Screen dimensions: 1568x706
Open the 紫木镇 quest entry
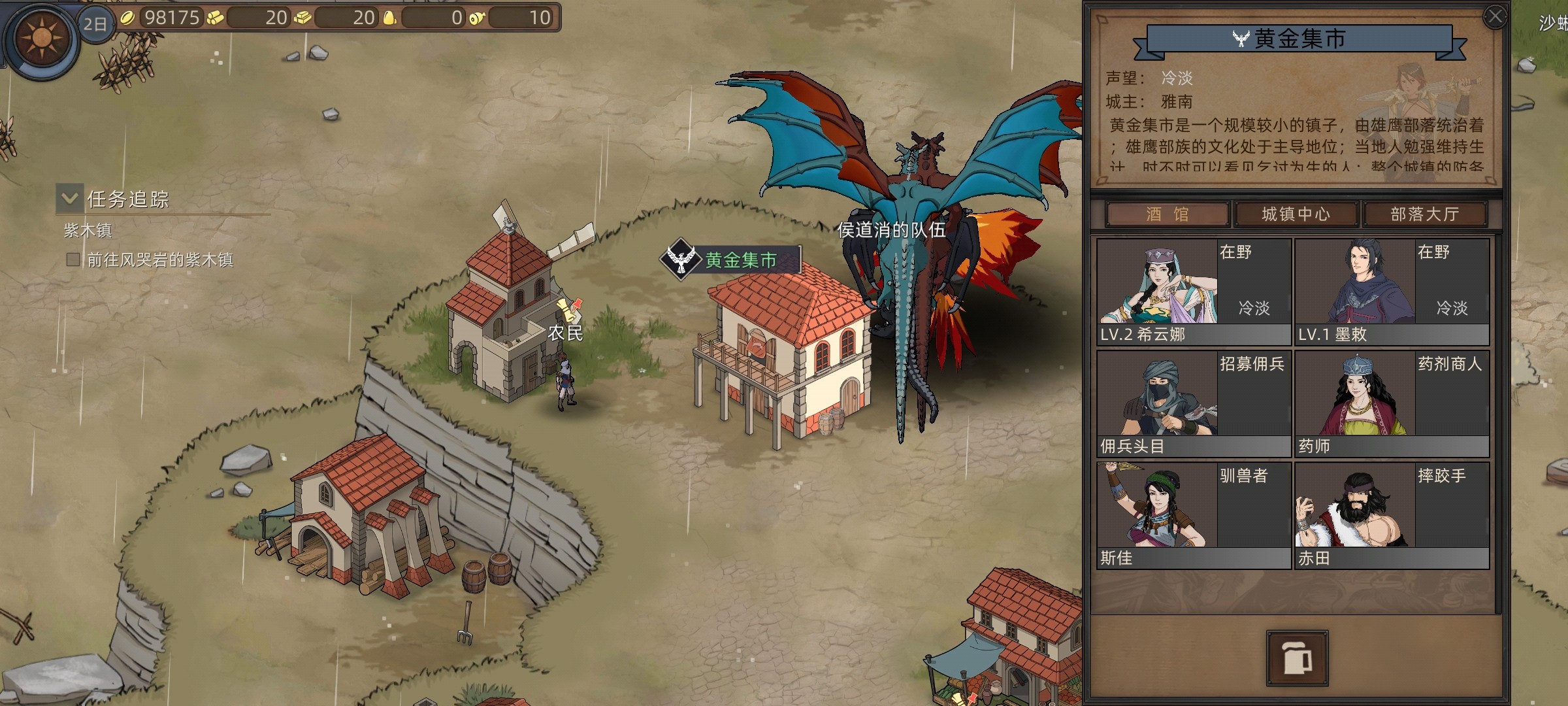tap(88, 231)
